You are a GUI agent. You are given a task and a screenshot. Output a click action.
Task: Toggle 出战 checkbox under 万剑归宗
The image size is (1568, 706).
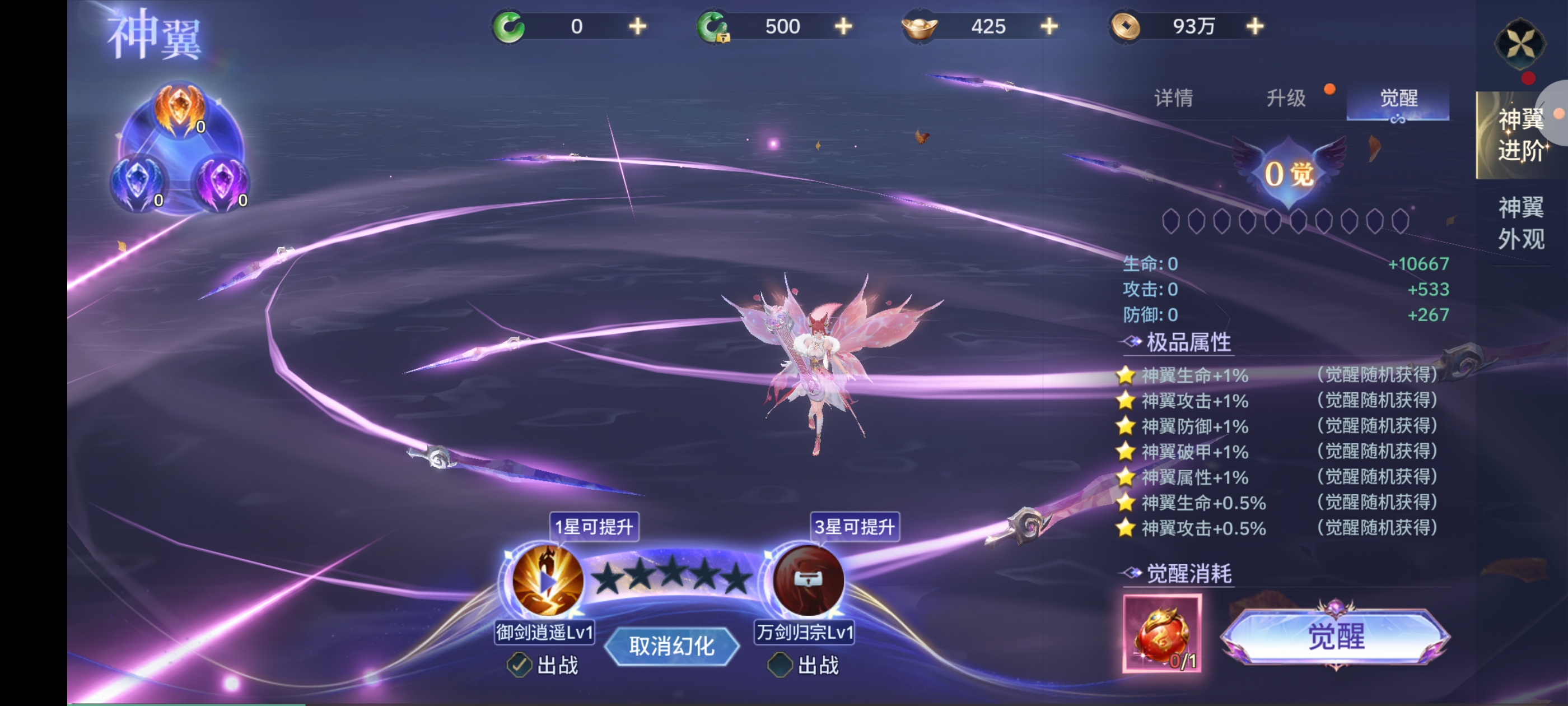point(780,665)
